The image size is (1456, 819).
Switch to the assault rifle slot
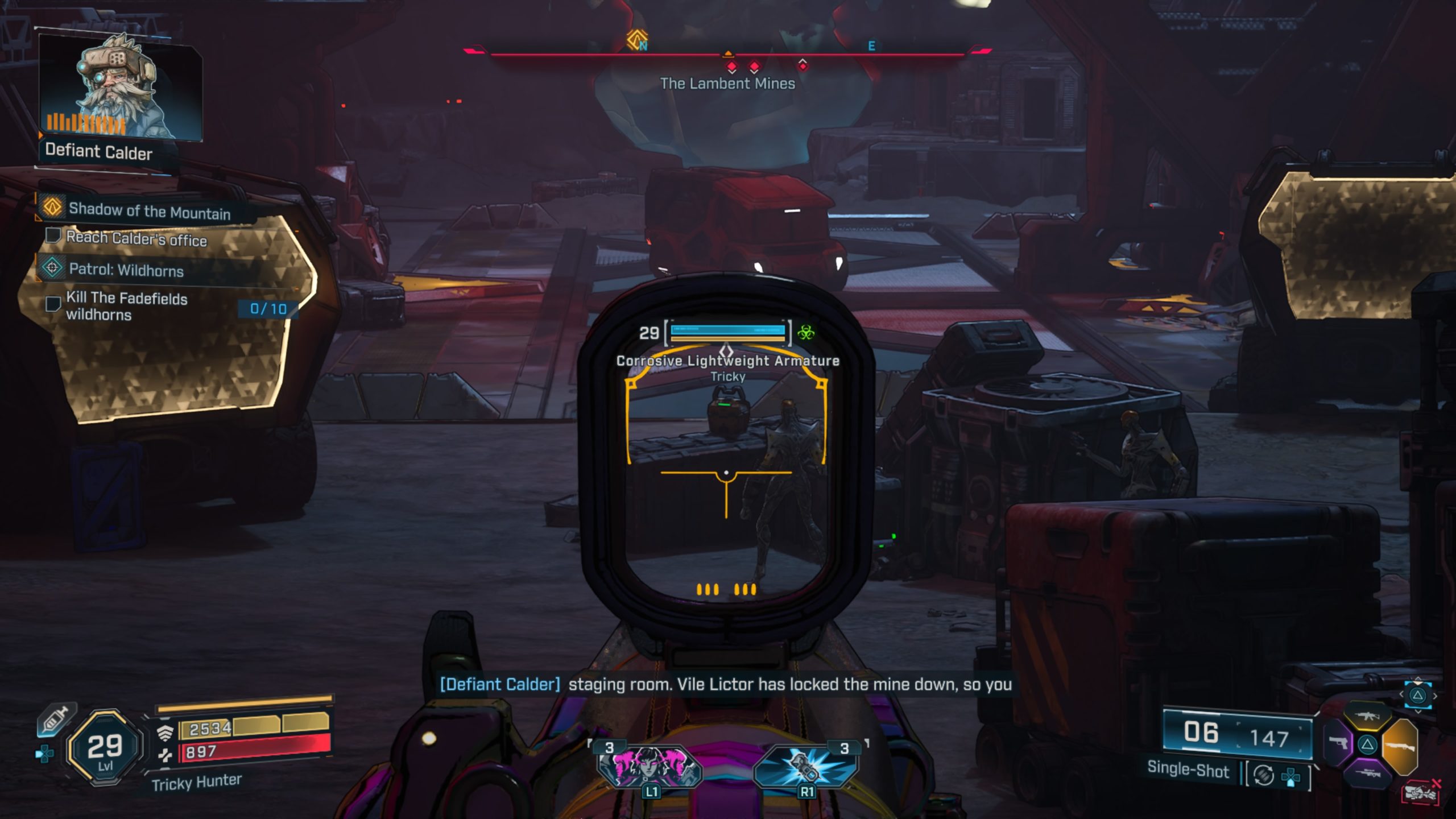pos(1367,716)
